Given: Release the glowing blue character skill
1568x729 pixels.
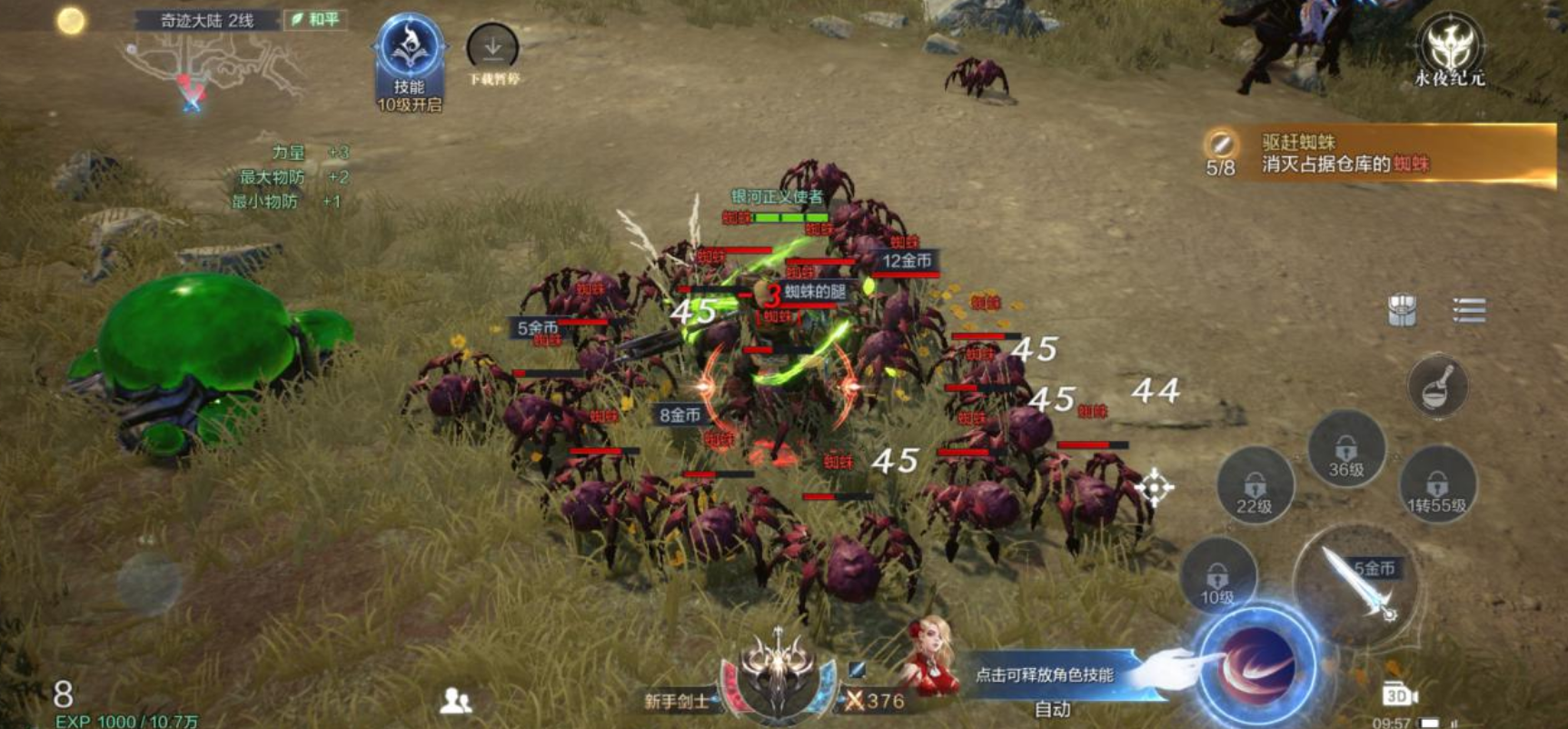Looking at the screenshot, I should 1257,665.
